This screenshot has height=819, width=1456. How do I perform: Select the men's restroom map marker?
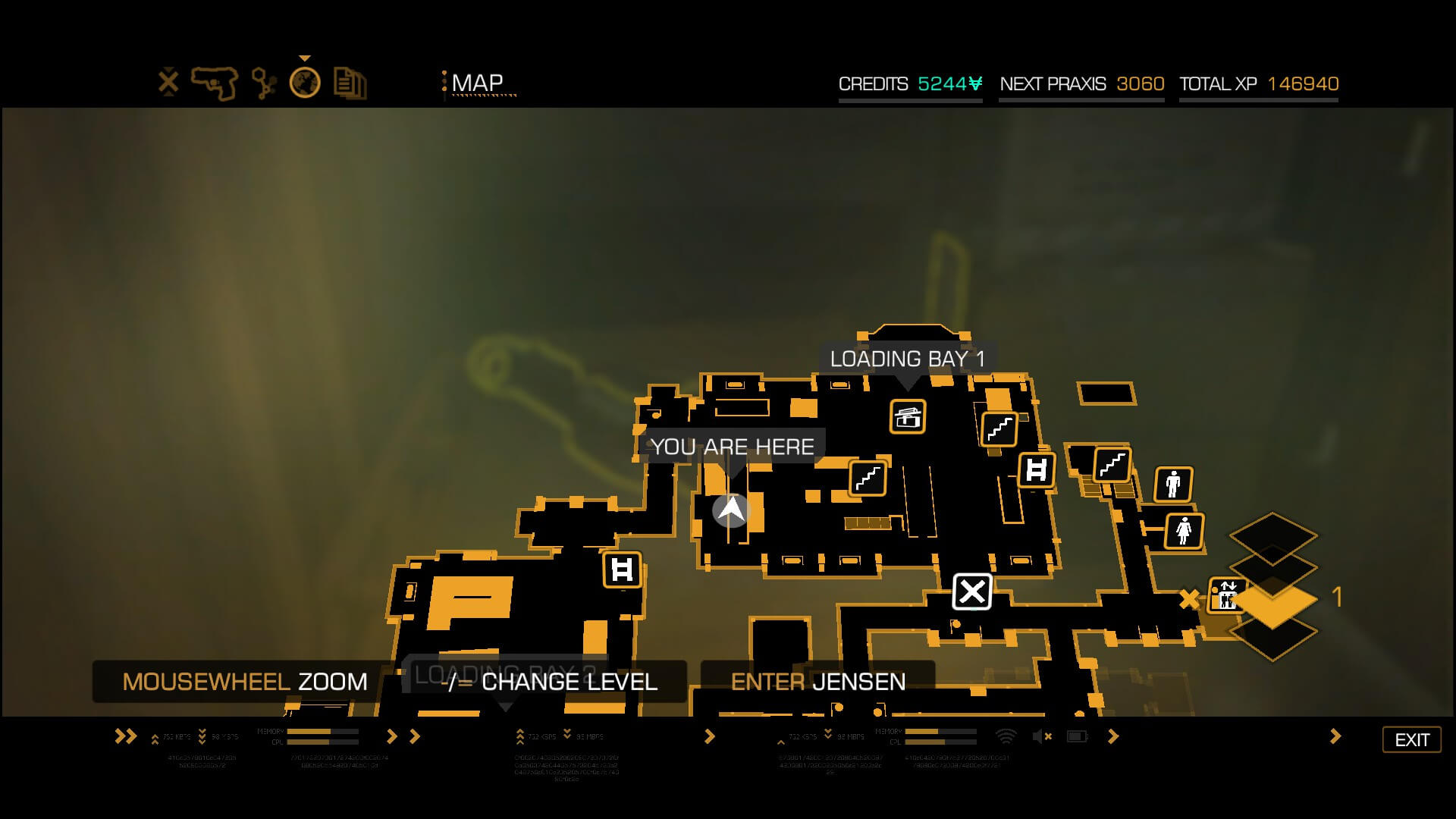1173,484
